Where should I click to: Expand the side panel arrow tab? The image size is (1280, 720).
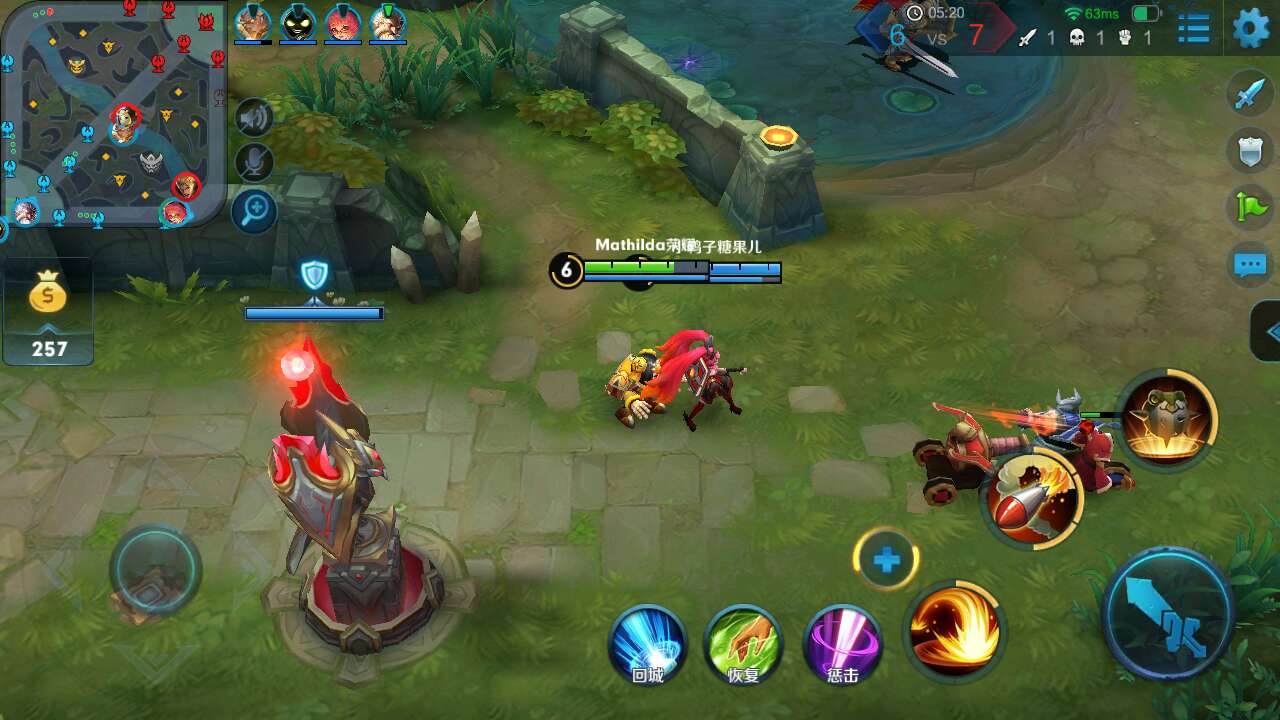1268,331
